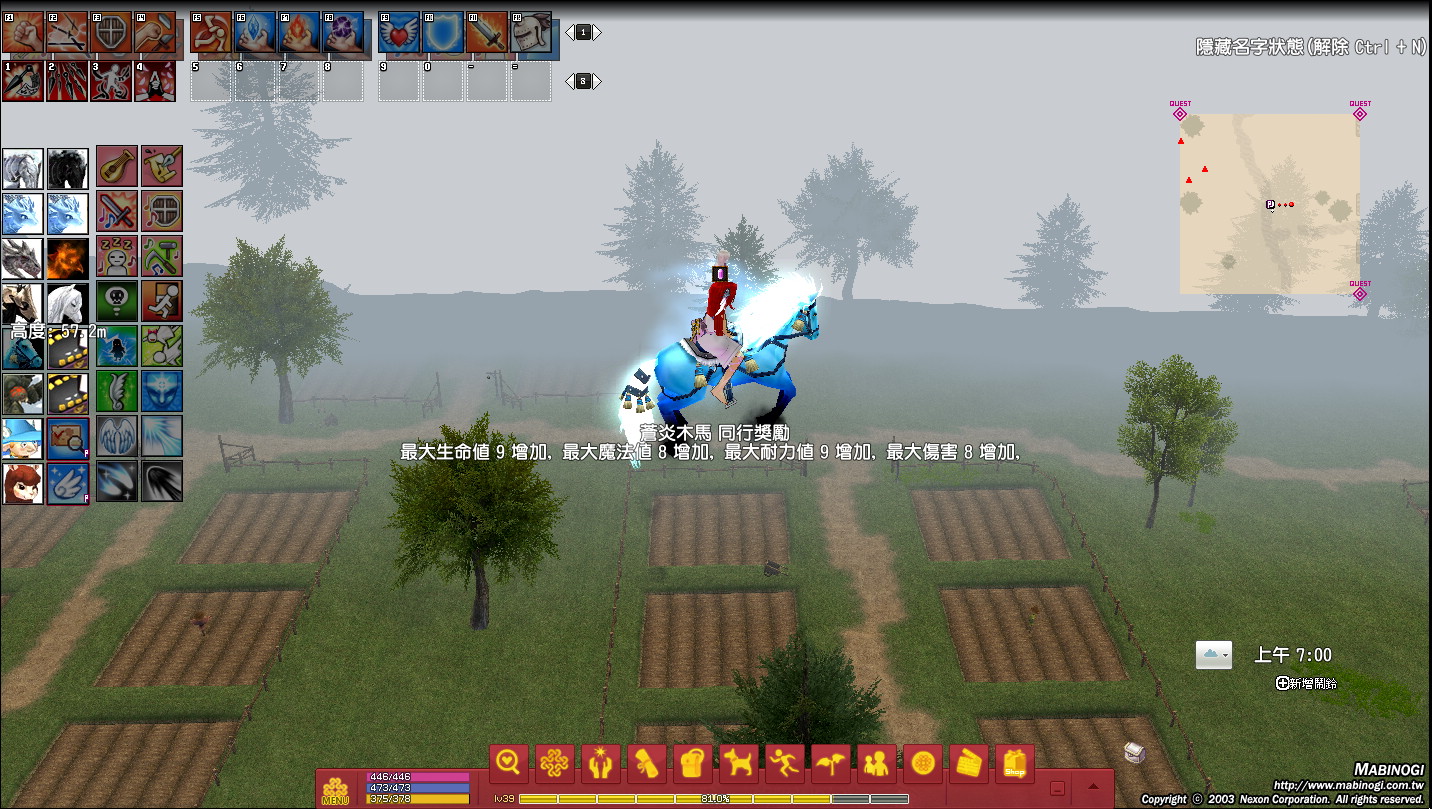
Task: Use the F9 winged heart skill
Action: (x=399, y=33)
